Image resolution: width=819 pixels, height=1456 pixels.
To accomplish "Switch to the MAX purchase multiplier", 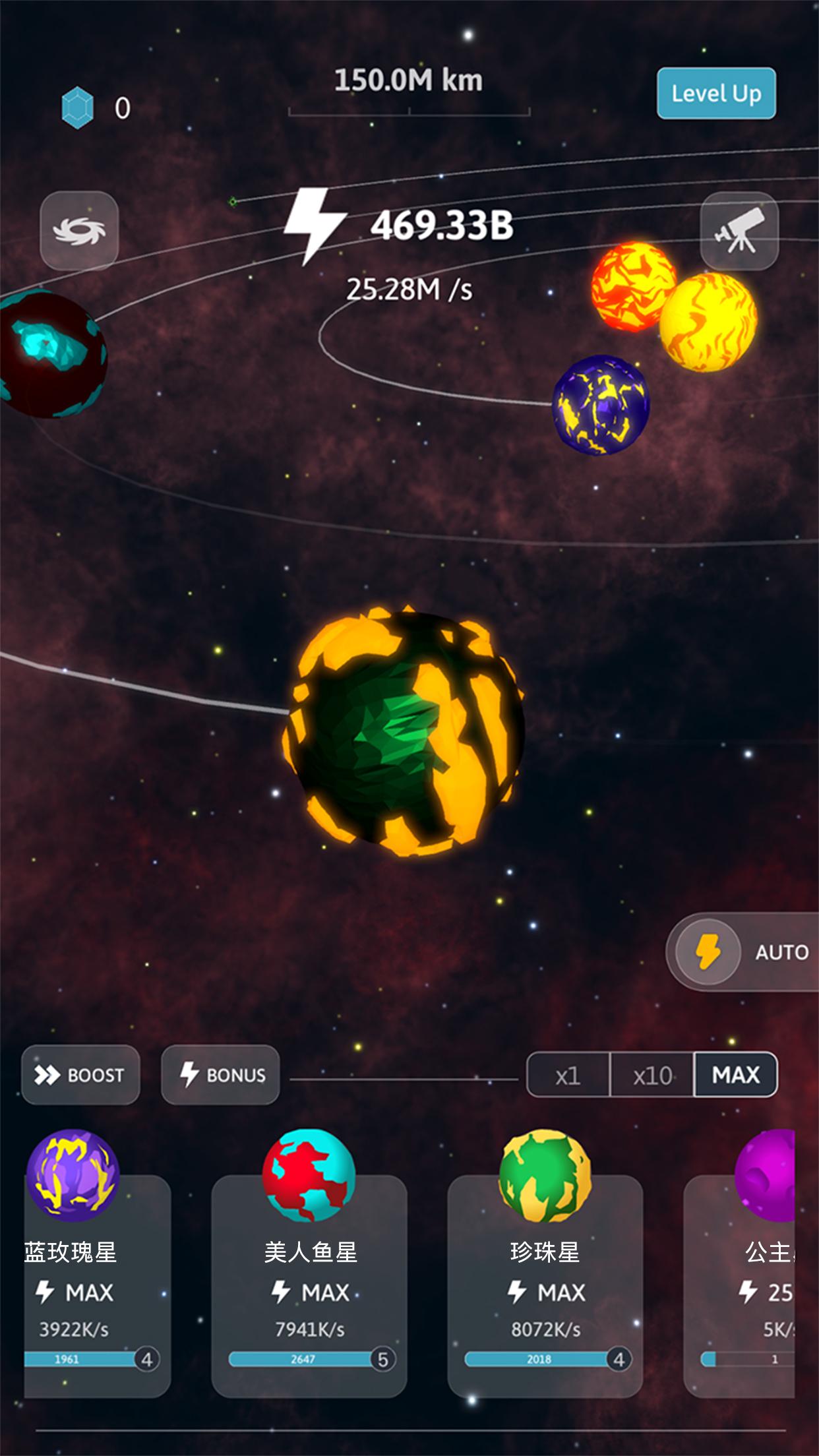I will (735, 1075).
